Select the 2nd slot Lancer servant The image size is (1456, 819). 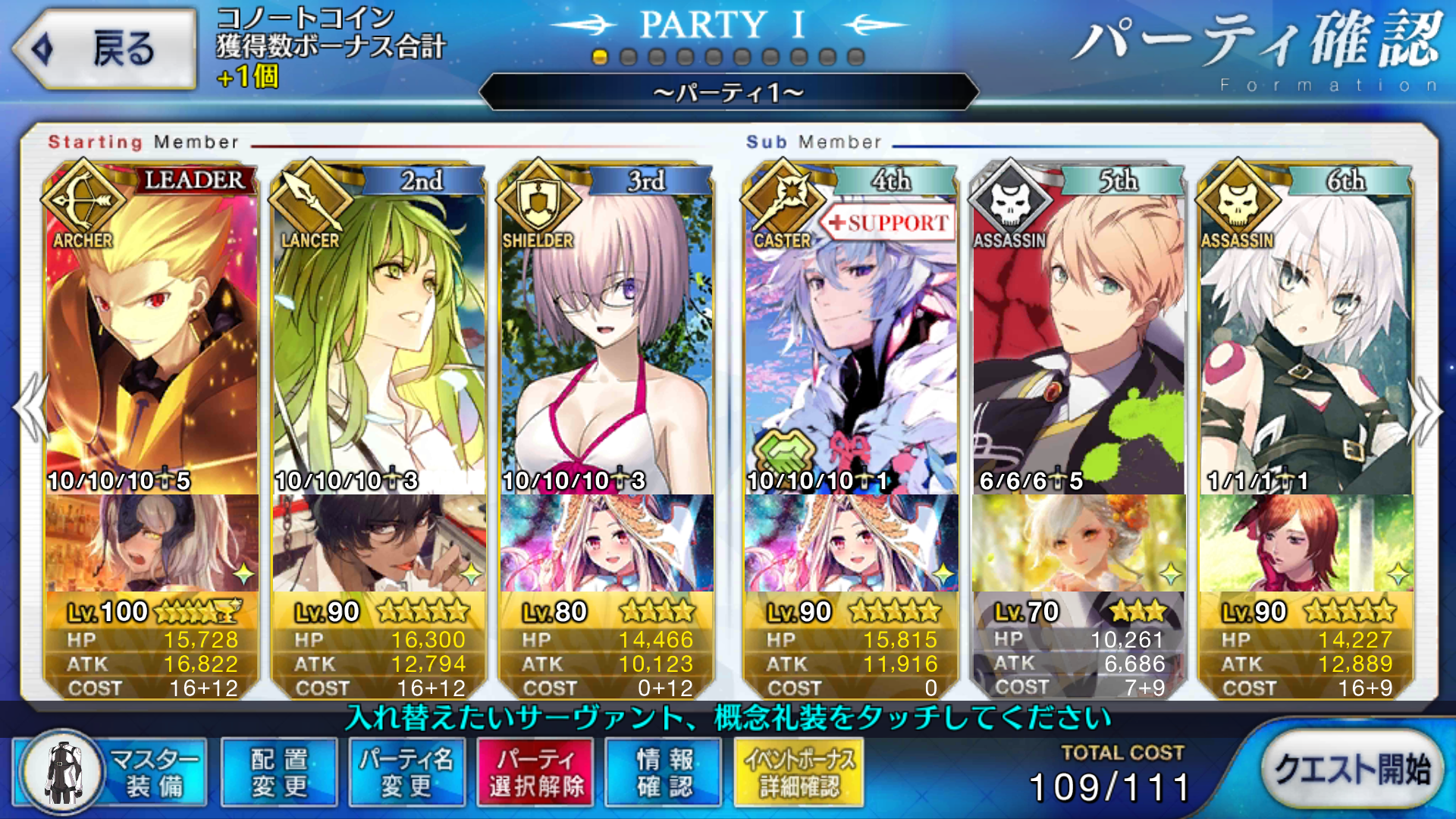click(379, 334)
